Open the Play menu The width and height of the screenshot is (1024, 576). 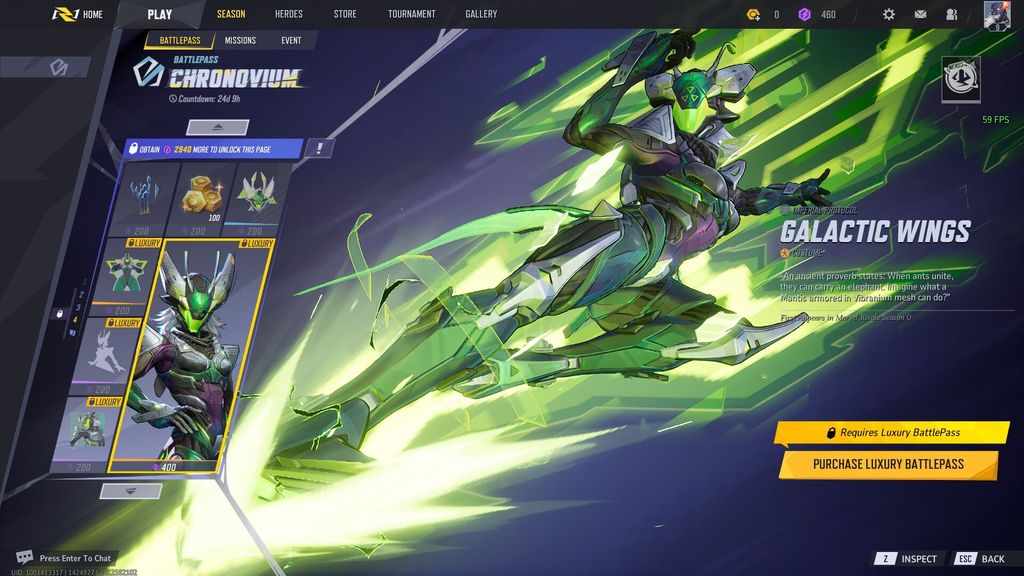[159, 14]
